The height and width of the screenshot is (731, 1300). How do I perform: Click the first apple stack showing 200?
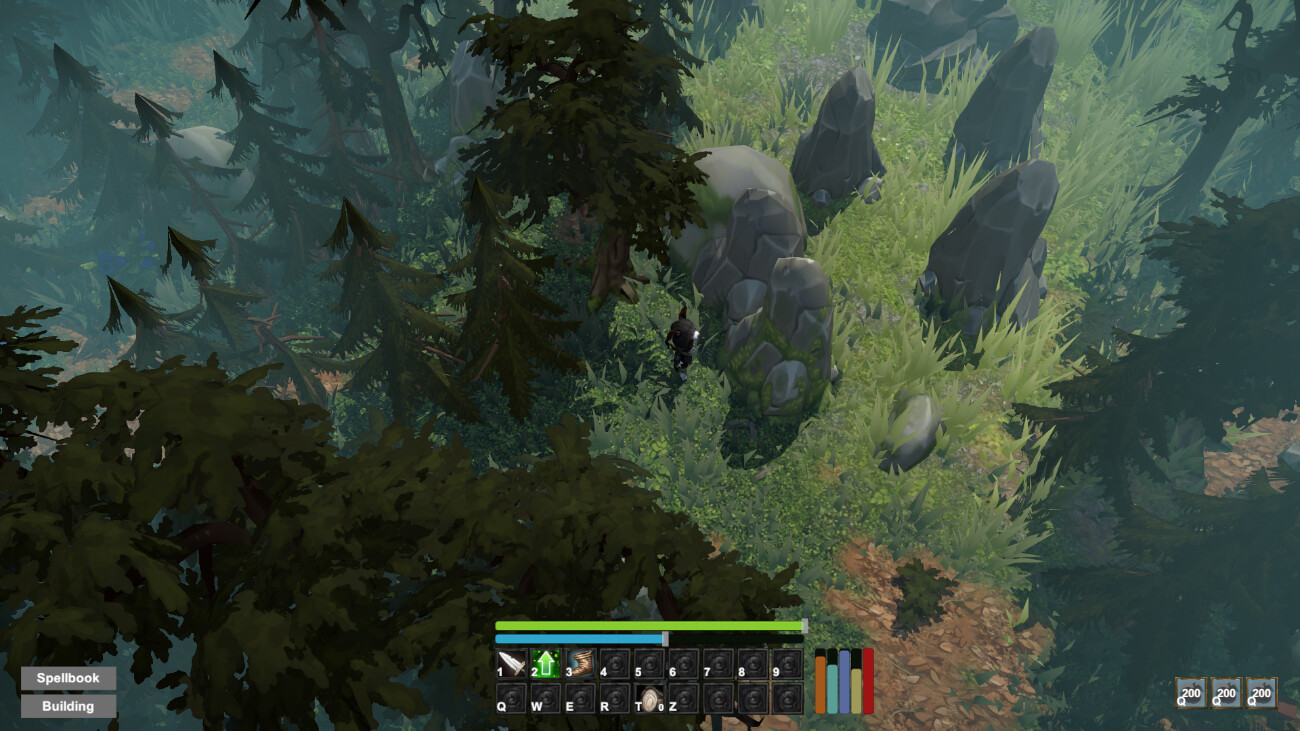coord(1189,691)
